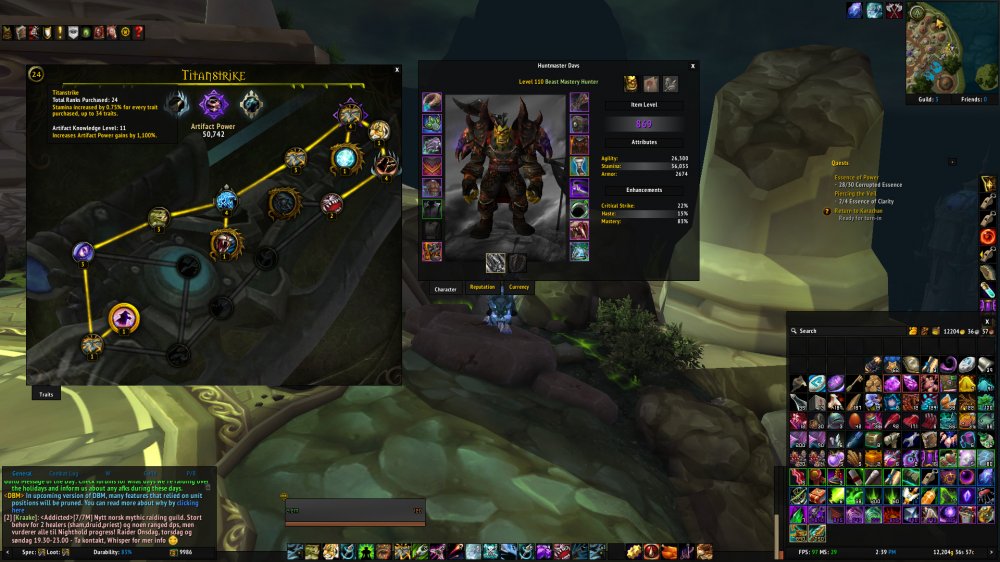Select the red fanged-maw artifact trait
1000x562 pixels.
tap(332, 205)
